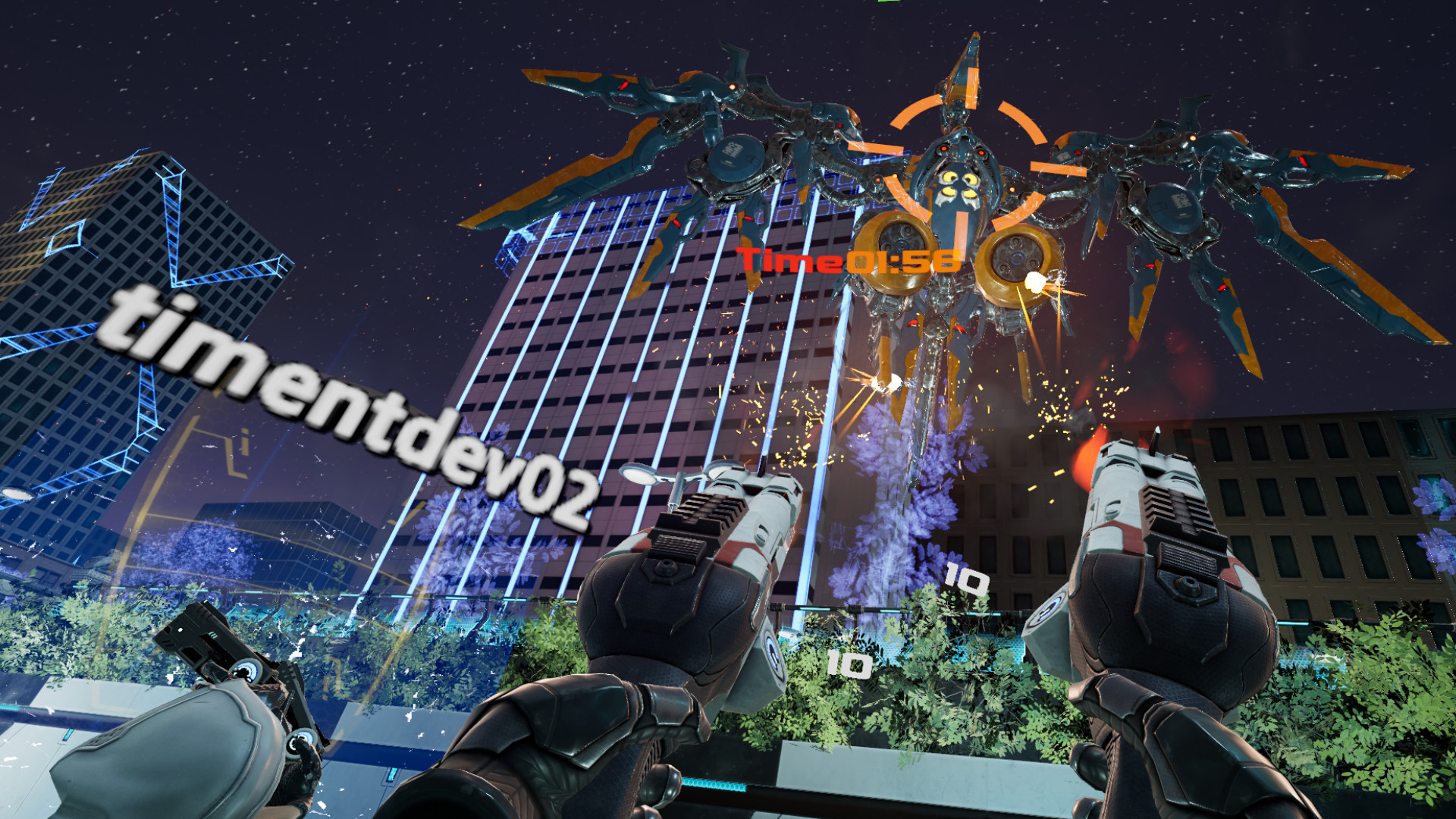The width and height of the screenshot is (1456, 819).
Task: Select the Time 01:56 countdown label
Action: coord(844,262)
